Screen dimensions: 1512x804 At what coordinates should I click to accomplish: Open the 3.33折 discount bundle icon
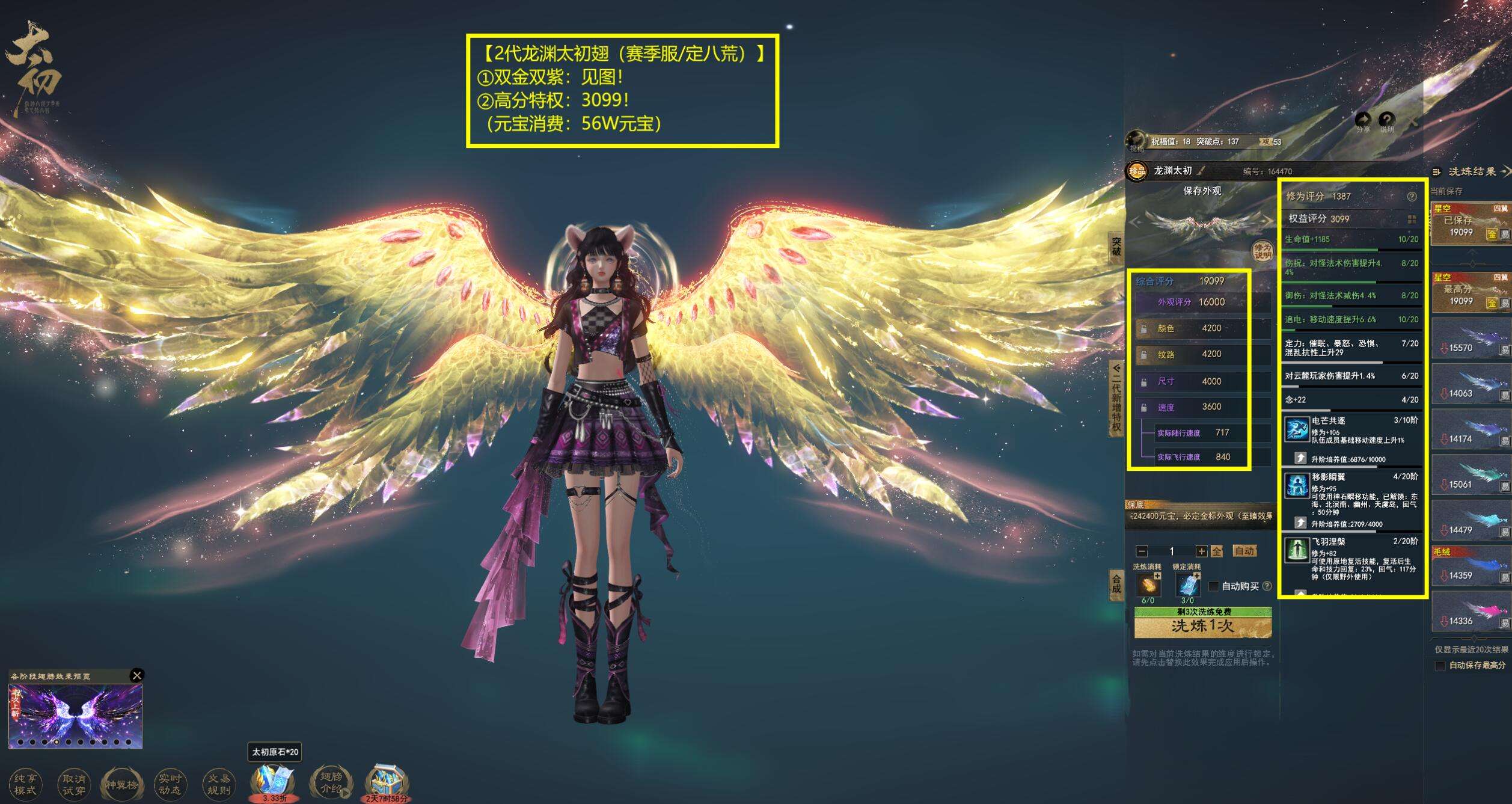coord(274,782)
